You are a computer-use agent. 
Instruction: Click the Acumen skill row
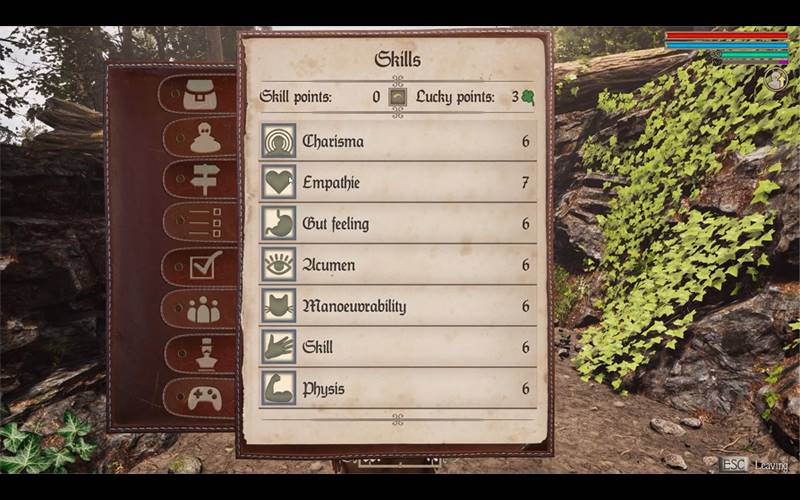pos(397,264)
